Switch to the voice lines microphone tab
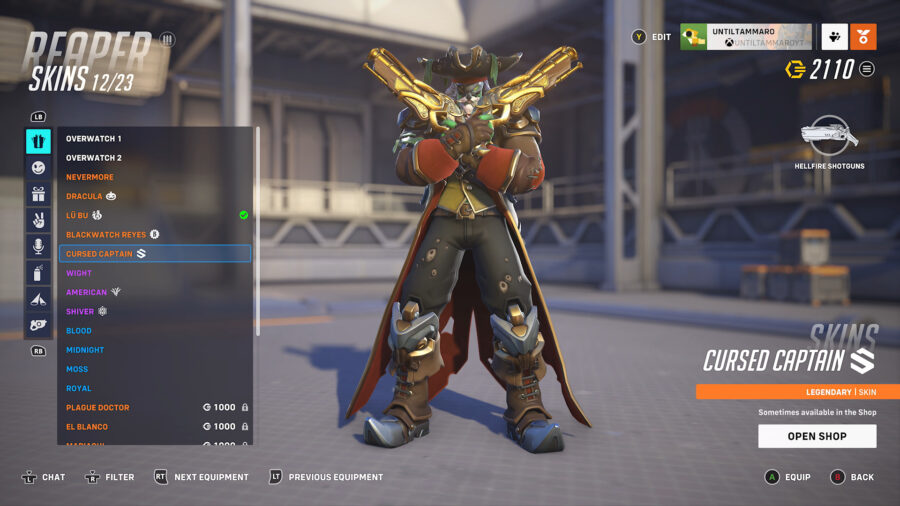The height and width of the screenshot is (506, 900). tap(38, 246)
